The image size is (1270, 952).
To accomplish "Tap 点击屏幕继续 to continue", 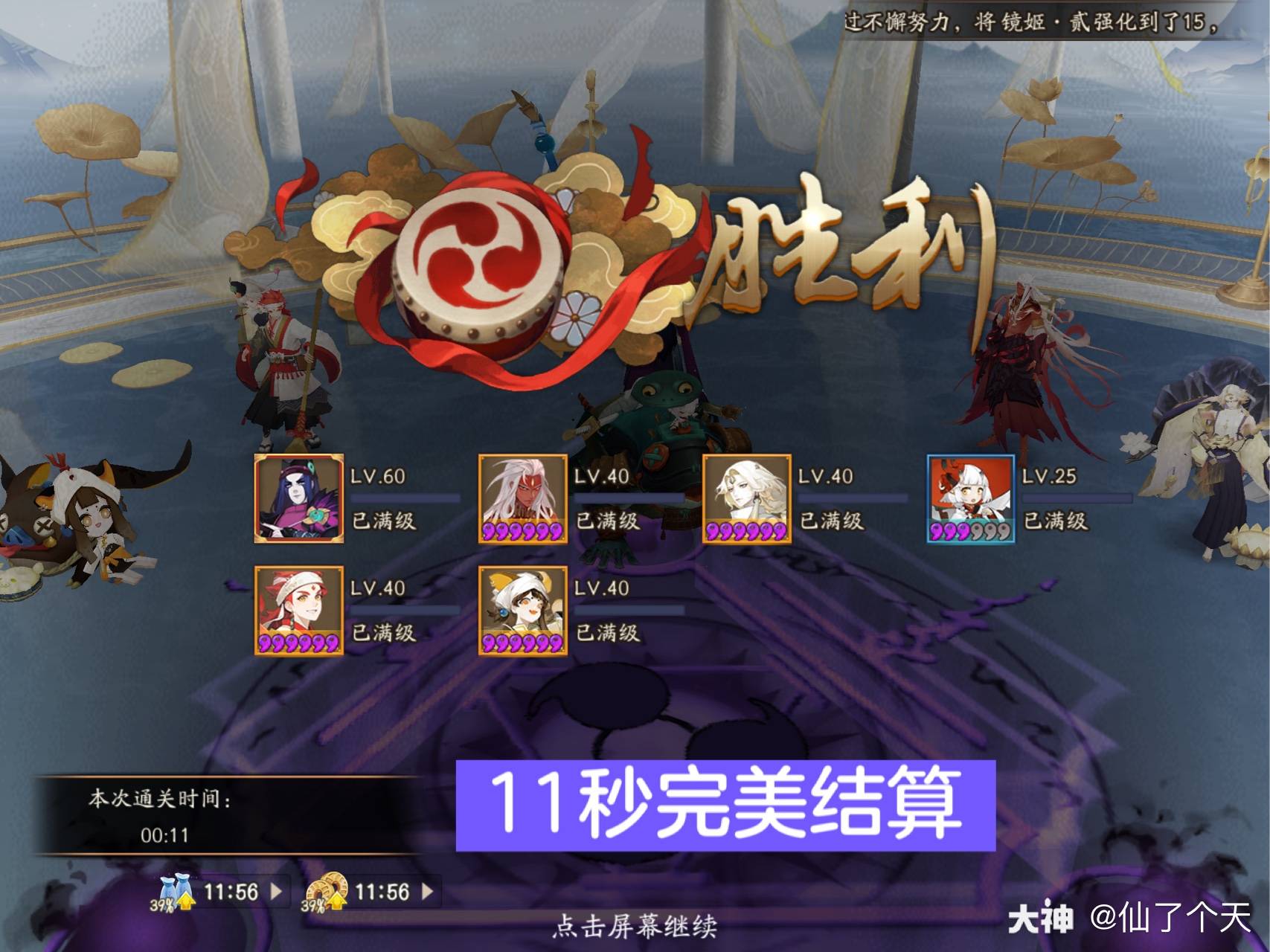I will tap(636, 926).
